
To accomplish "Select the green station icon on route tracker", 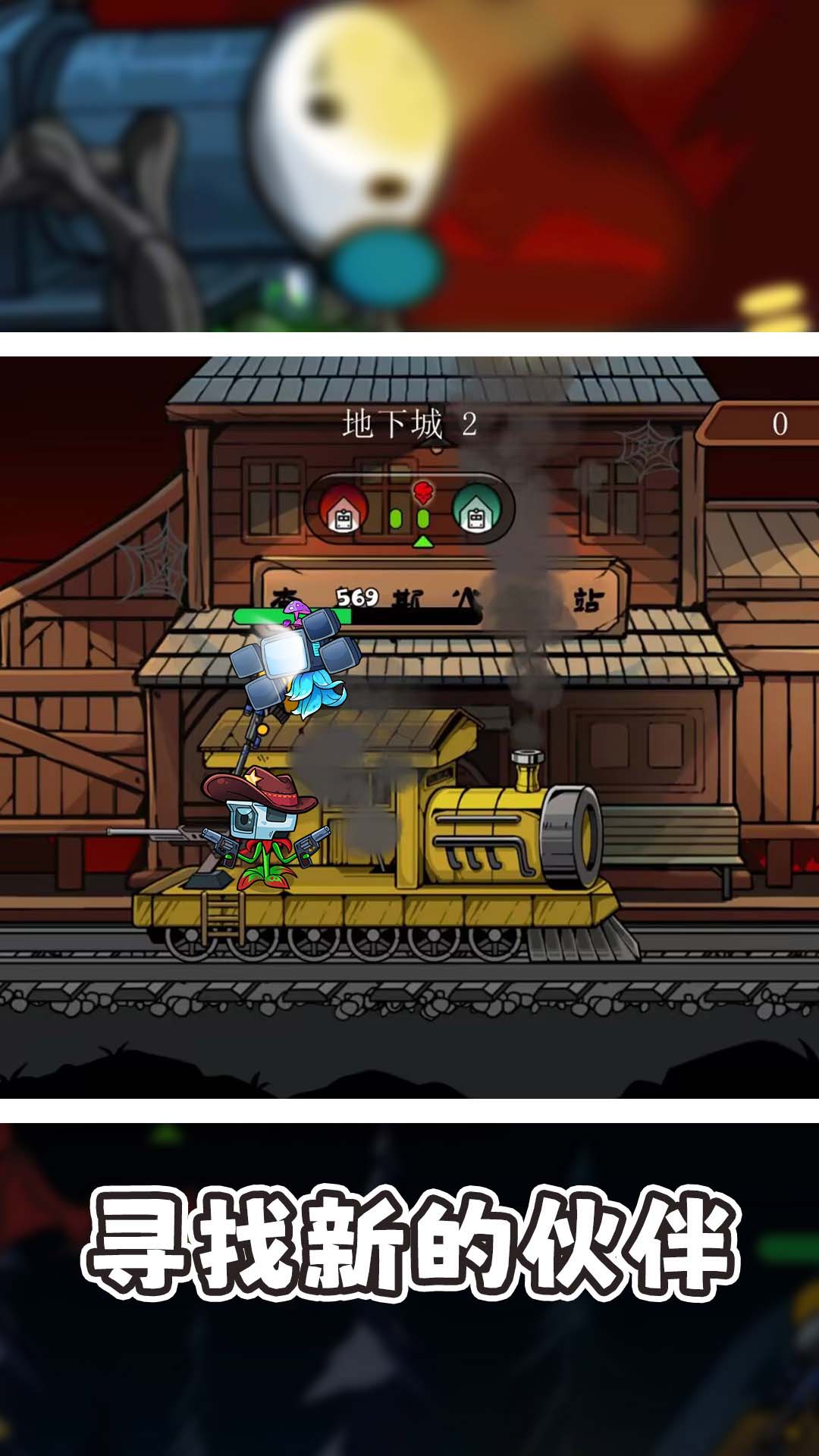I will pos(475,509).
